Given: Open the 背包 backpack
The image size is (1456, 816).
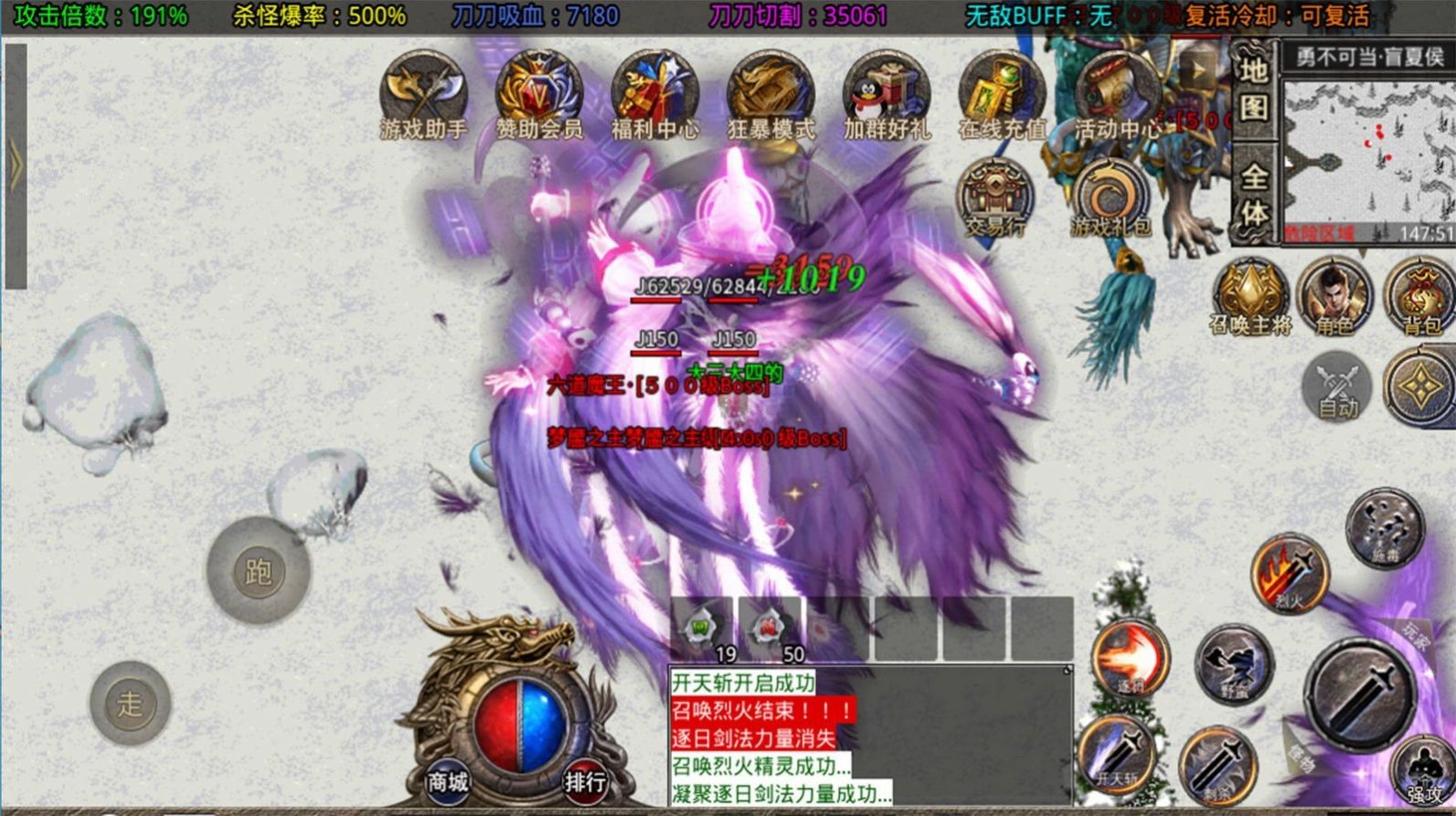Looking at the screenshot, I should point(1419,294).
